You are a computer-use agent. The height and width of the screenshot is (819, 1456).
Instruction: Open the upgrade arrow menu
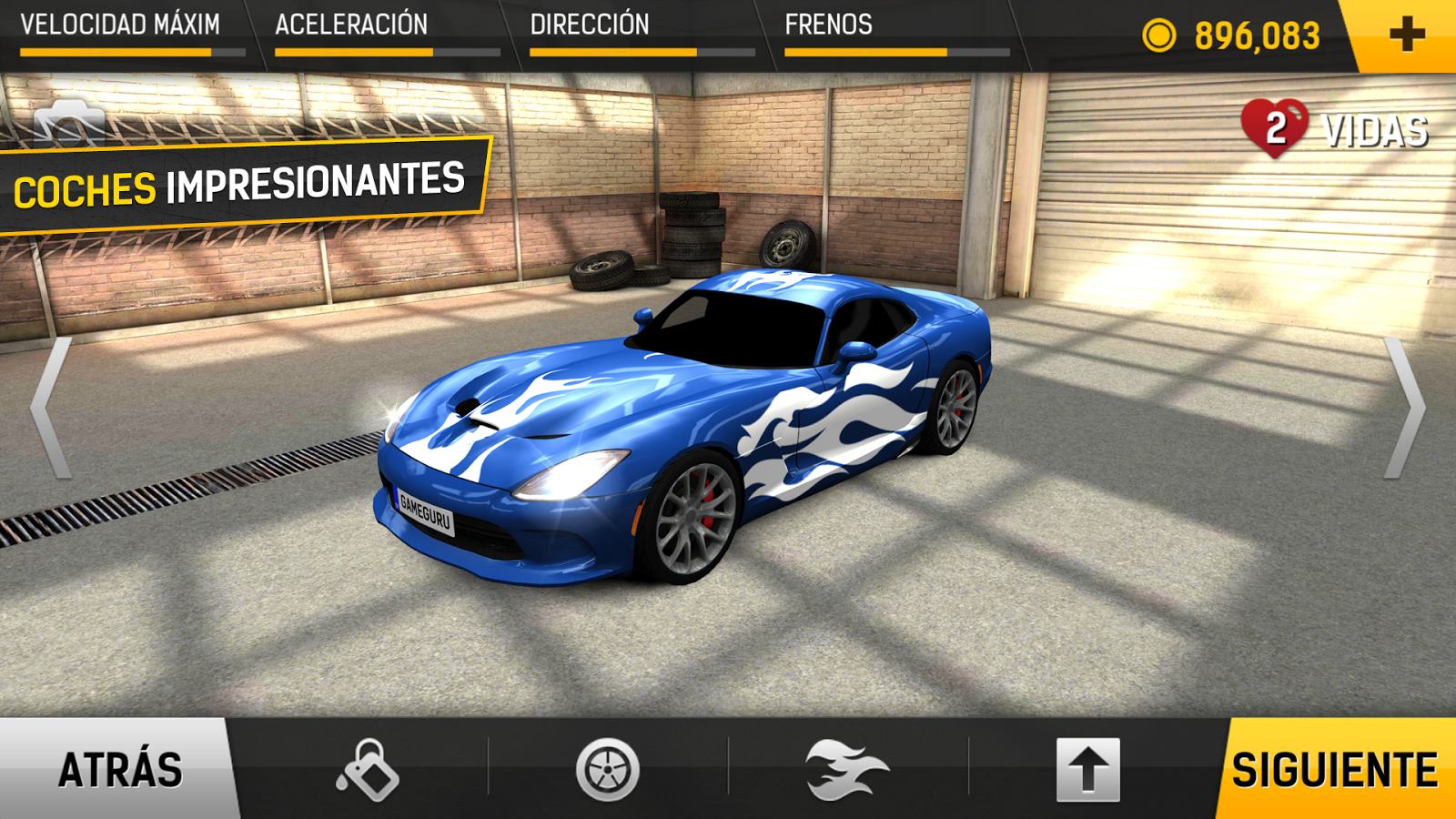point(1087,770)
